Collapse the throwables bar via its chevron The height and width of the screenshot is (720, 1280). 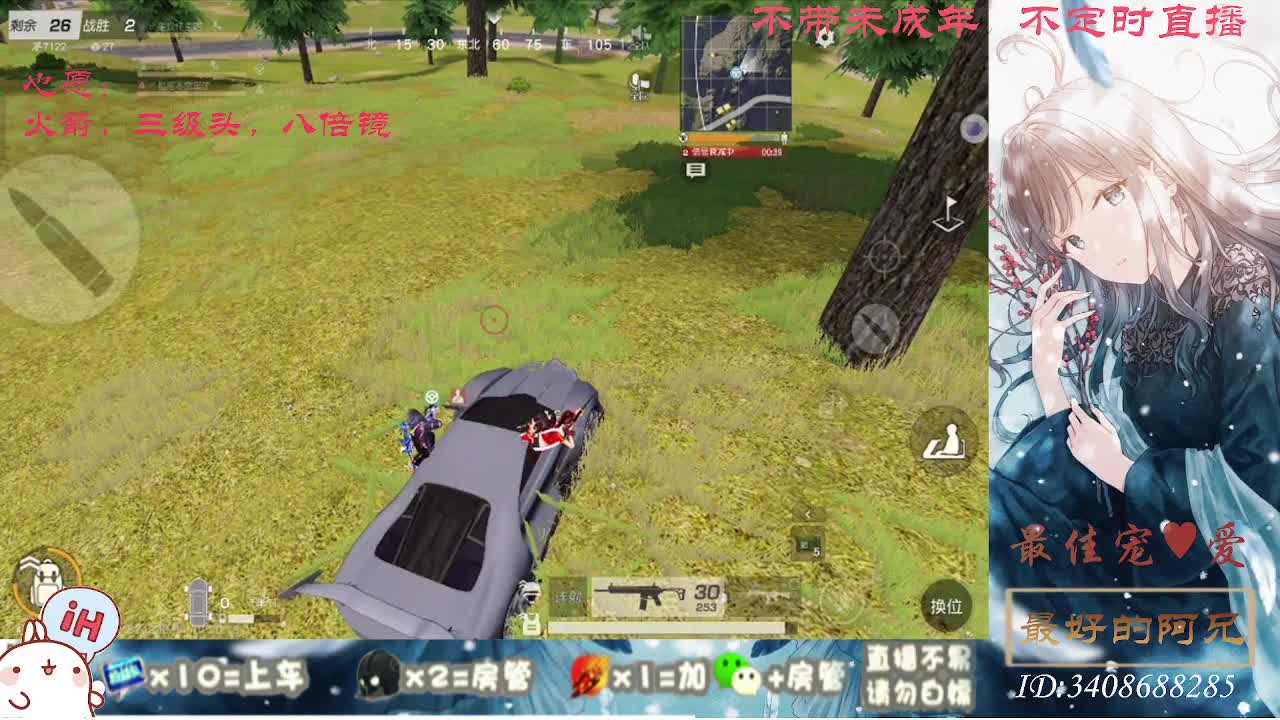(808, 513)
